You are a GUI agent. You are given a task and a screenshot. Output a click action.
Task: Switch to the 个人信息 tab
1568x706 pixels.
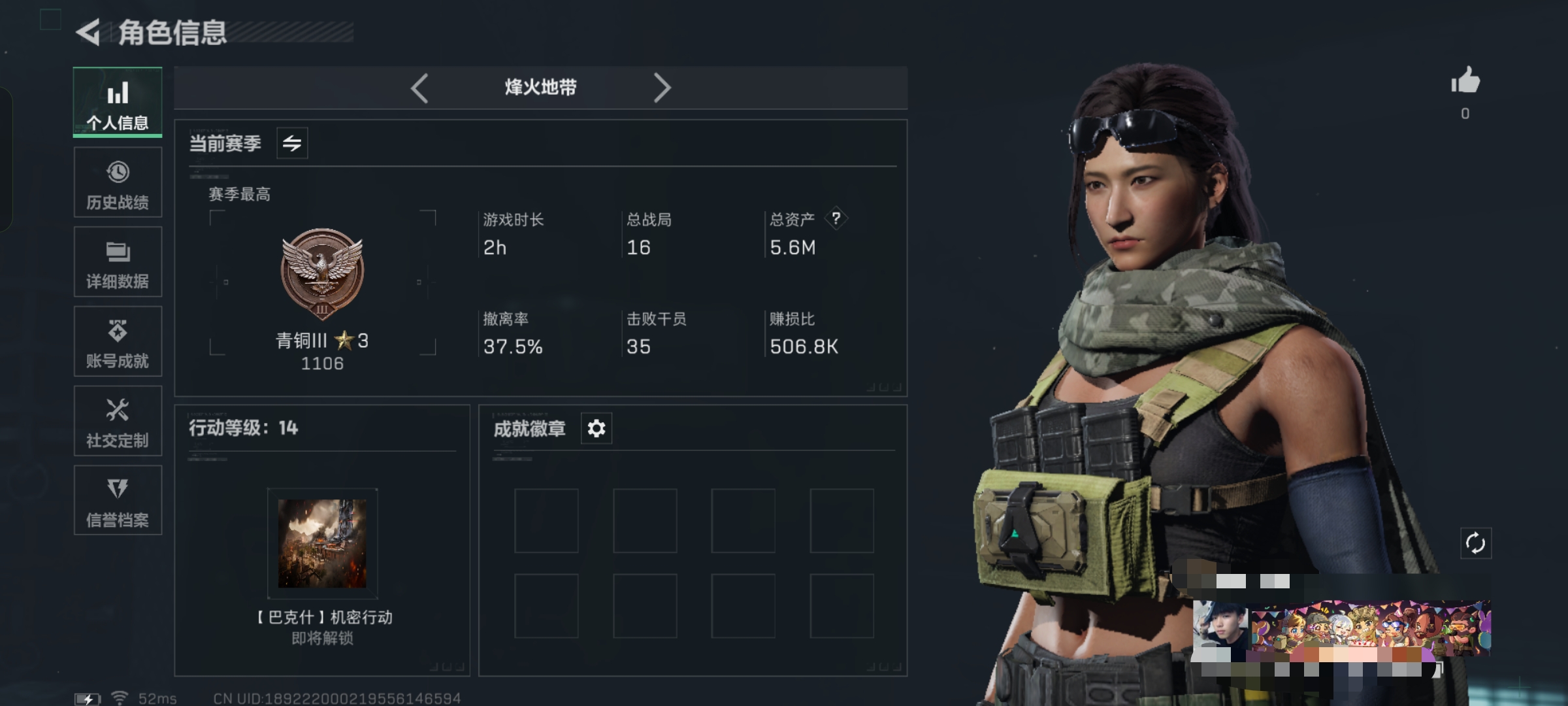118,103
